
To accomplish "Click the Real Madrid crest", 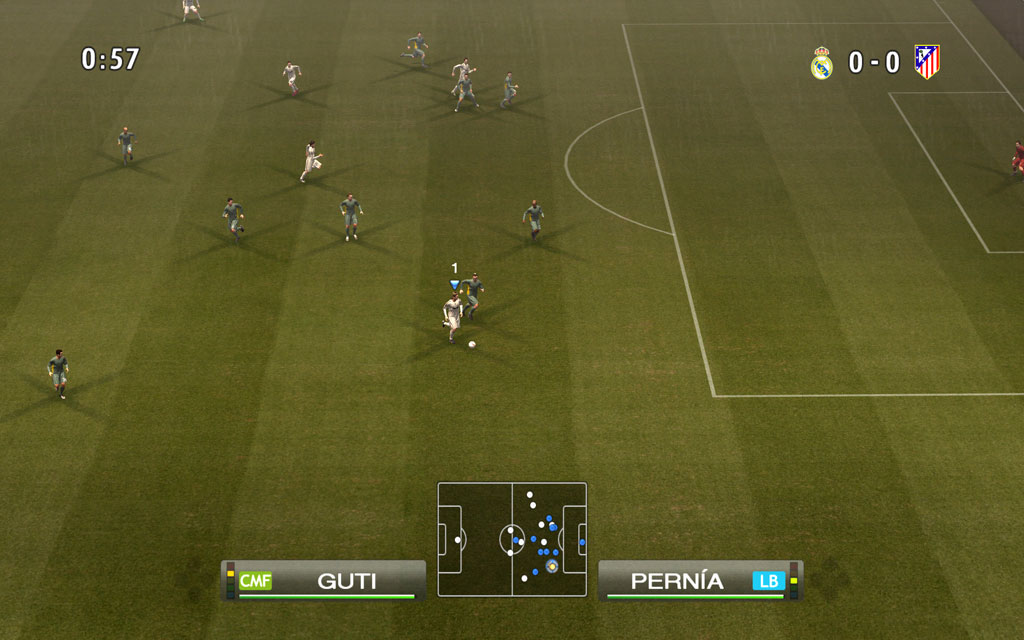I will coord(822,63).
